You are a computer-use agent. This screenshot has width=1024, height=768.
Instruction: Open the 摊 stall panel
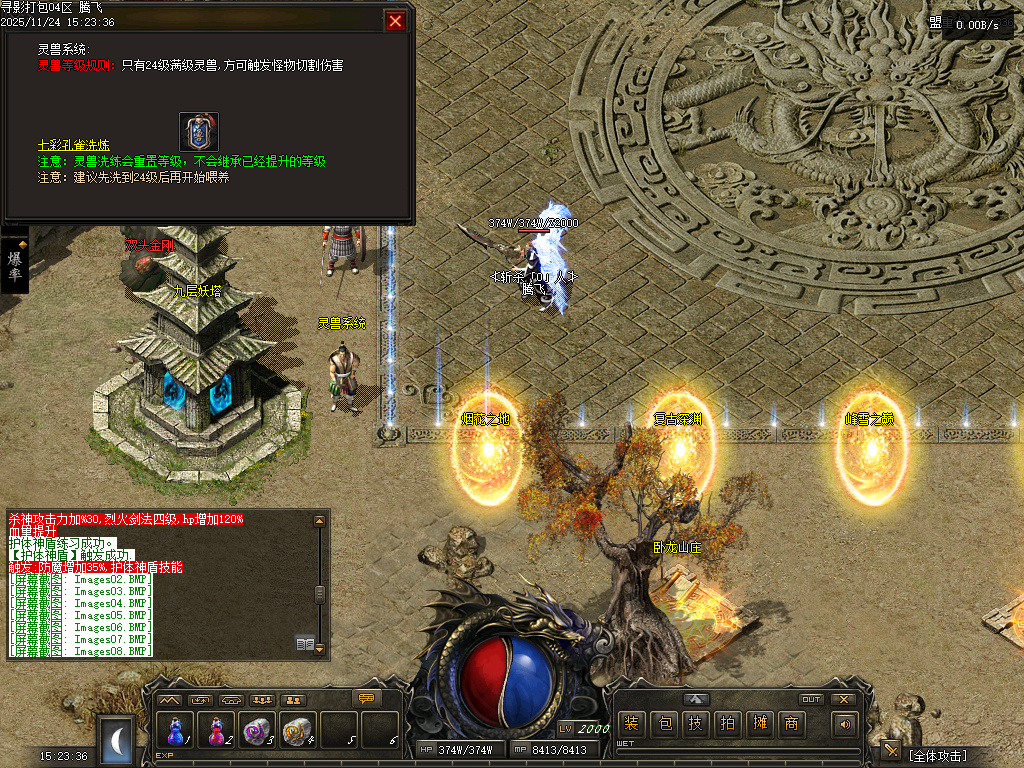coord(759,724)
